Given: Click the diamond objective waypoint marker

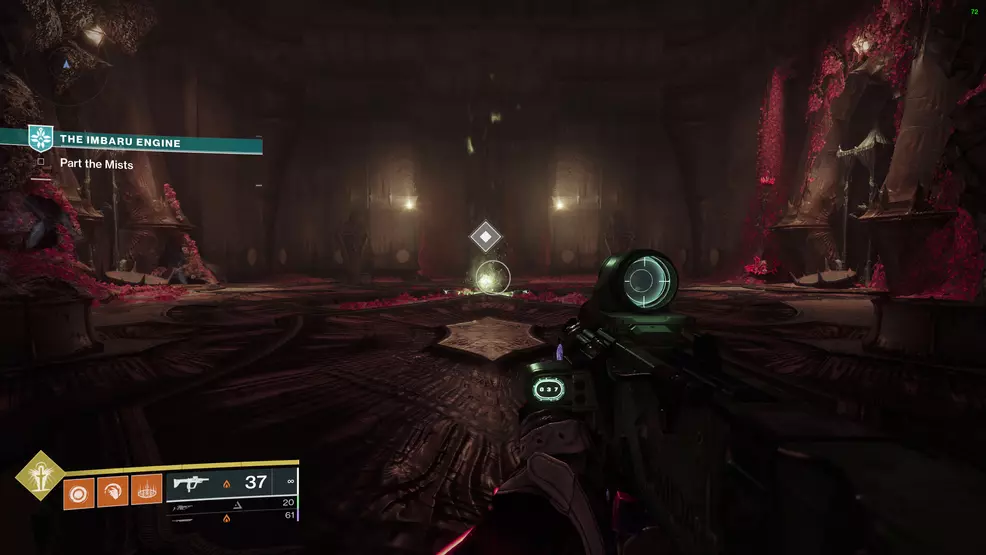Looking at the screenshot, I should (485, 237).
